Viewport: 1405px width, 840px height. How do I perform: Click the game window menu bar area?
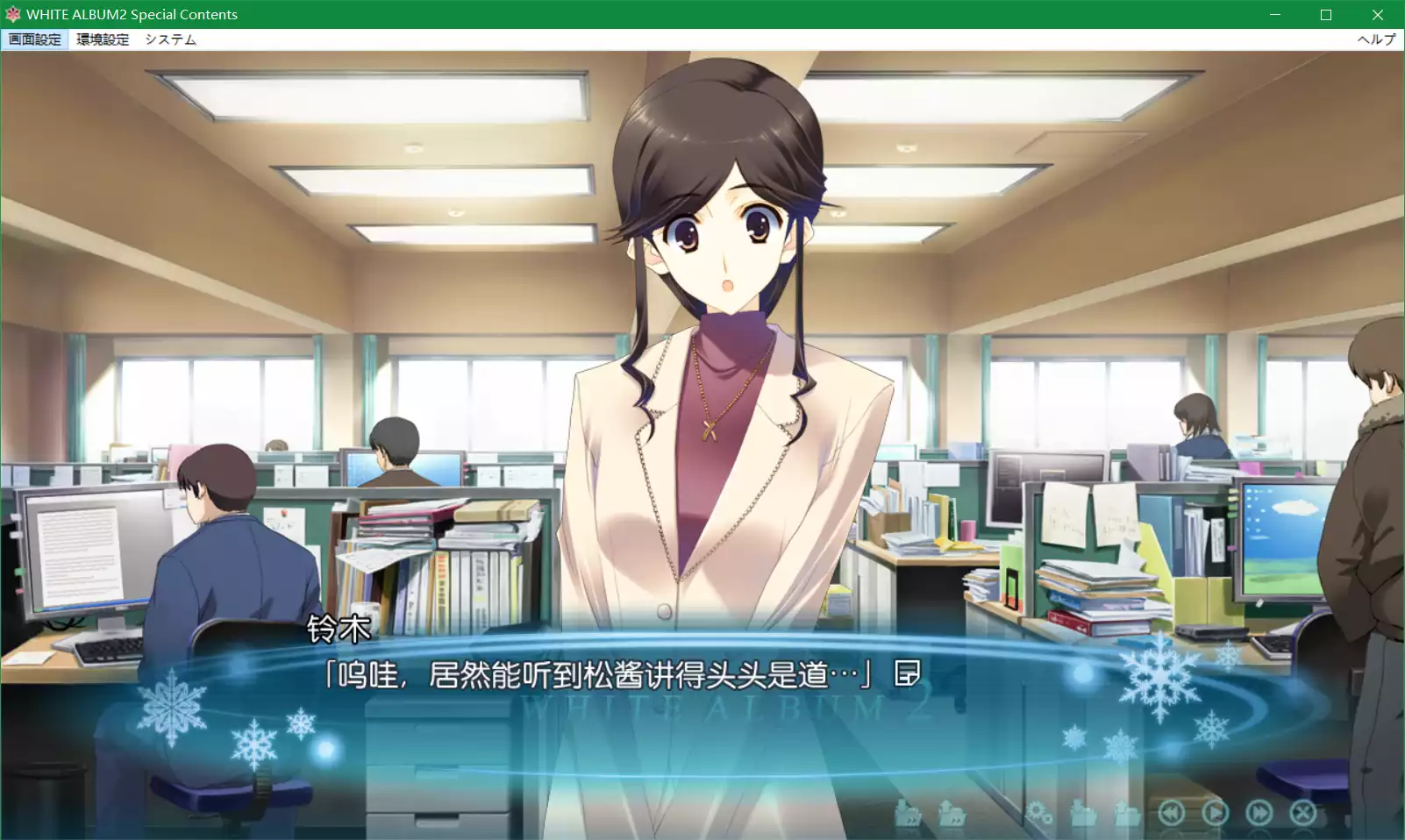click(x=614, y=39)
